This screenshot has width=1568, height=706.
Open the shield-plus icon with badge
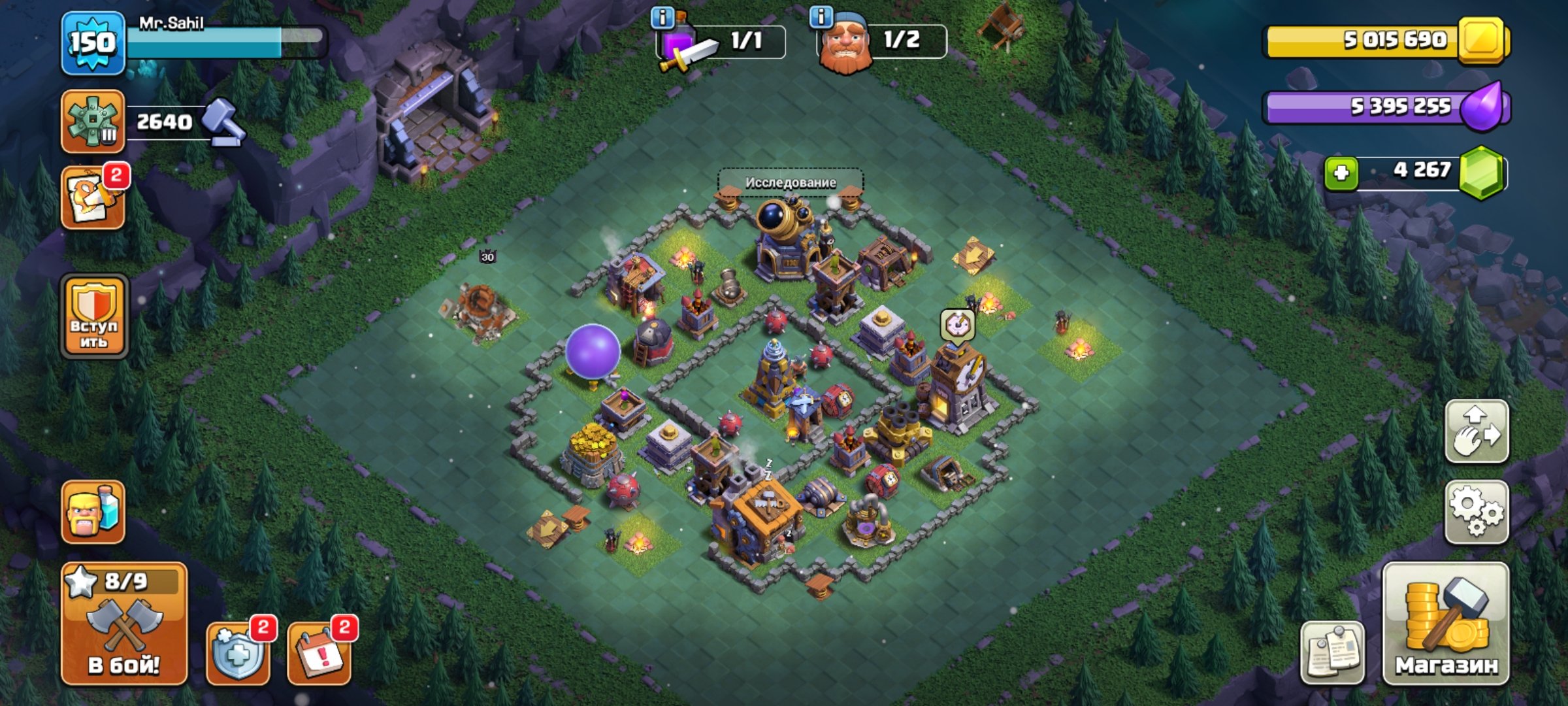click(238, 652)
